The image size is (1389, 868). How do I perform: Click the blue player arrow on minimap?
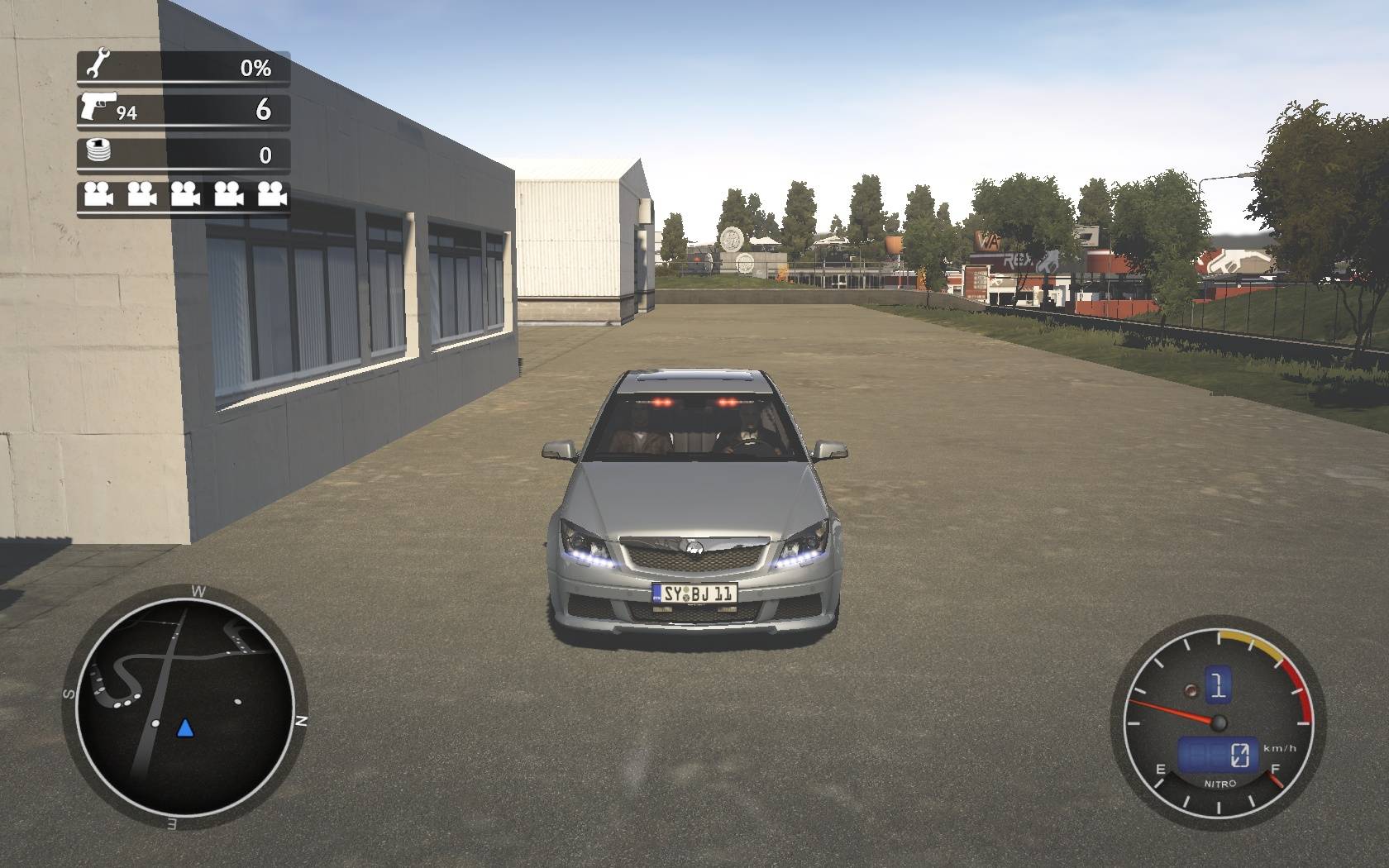[185, 727]
